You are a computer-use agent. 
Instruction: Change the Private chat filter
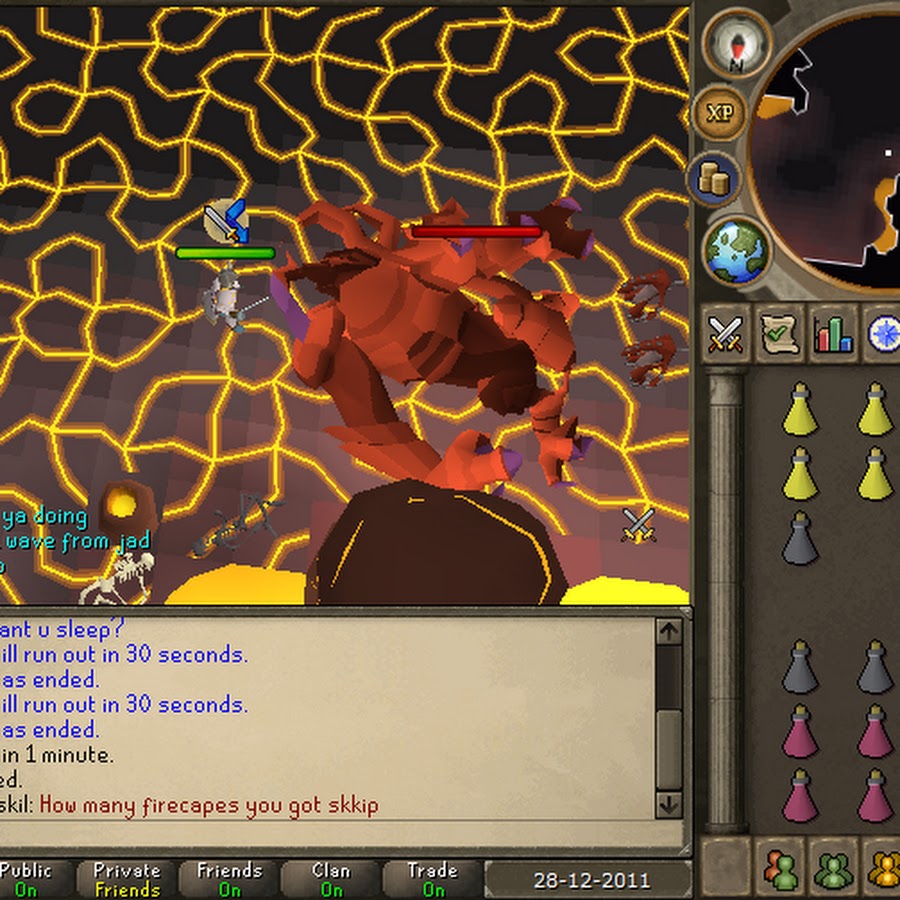click(127, 879)
